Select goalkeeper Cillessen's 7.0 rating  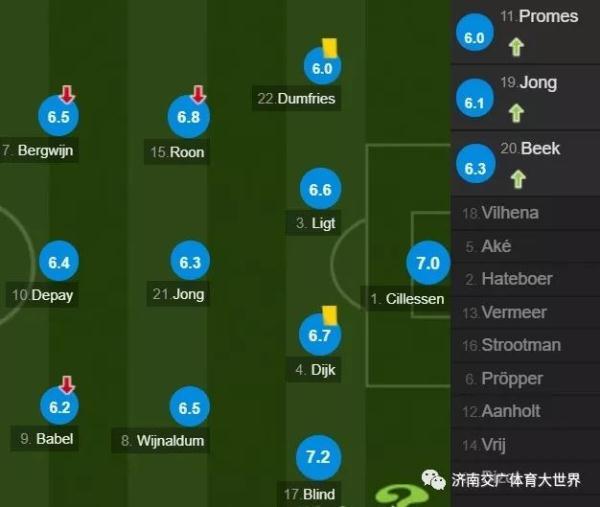[427, 264]
